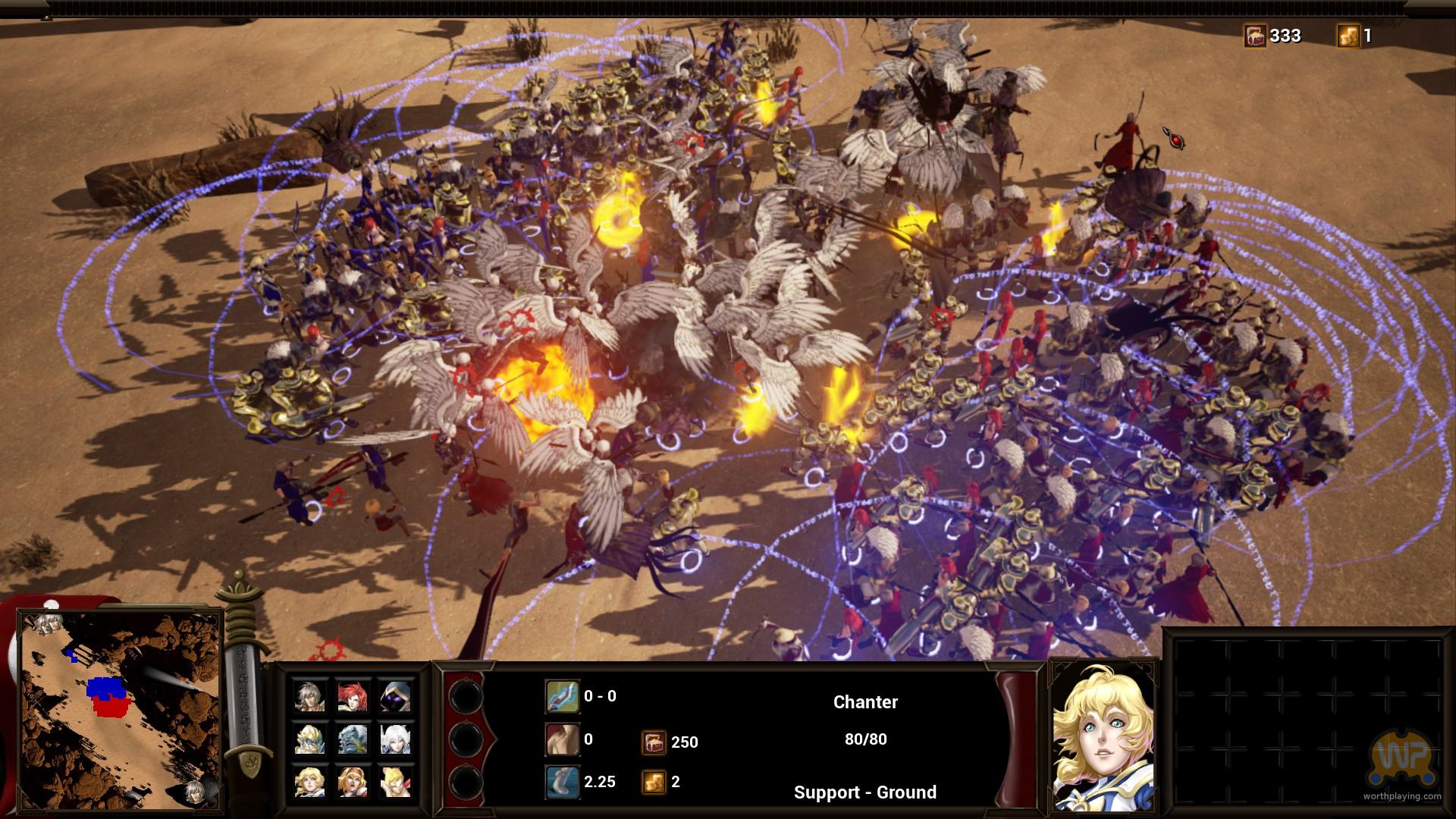Viewport: 1456px width, 819px height.
Task: Click the movement speed boot icon
Action: pyautogui.click(x=562, y=782)
